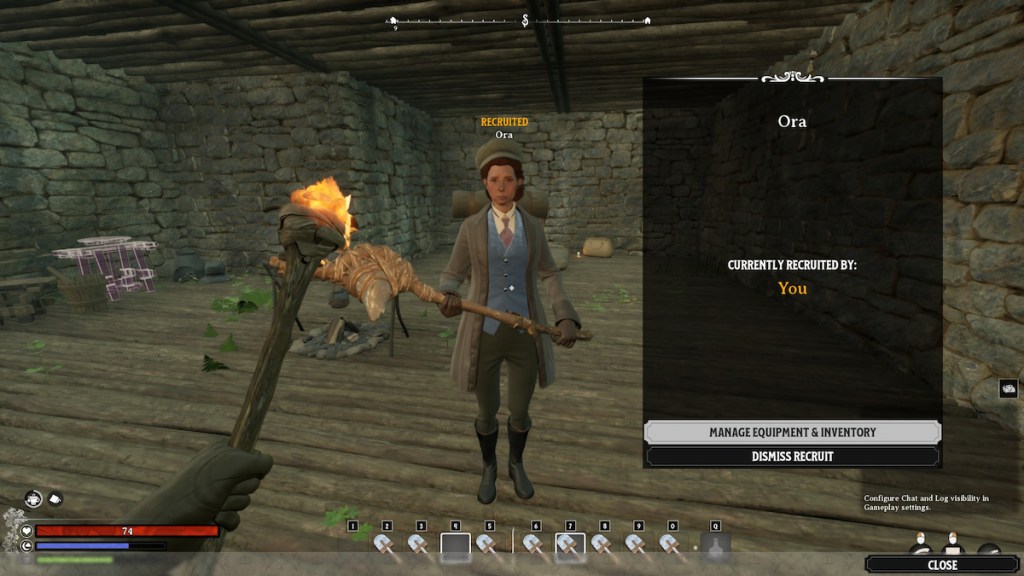The image size is (1024, 576).
Task: Choose the potion bottle slot marked Q
Action: pyautogui.click(x=715, y=546)
